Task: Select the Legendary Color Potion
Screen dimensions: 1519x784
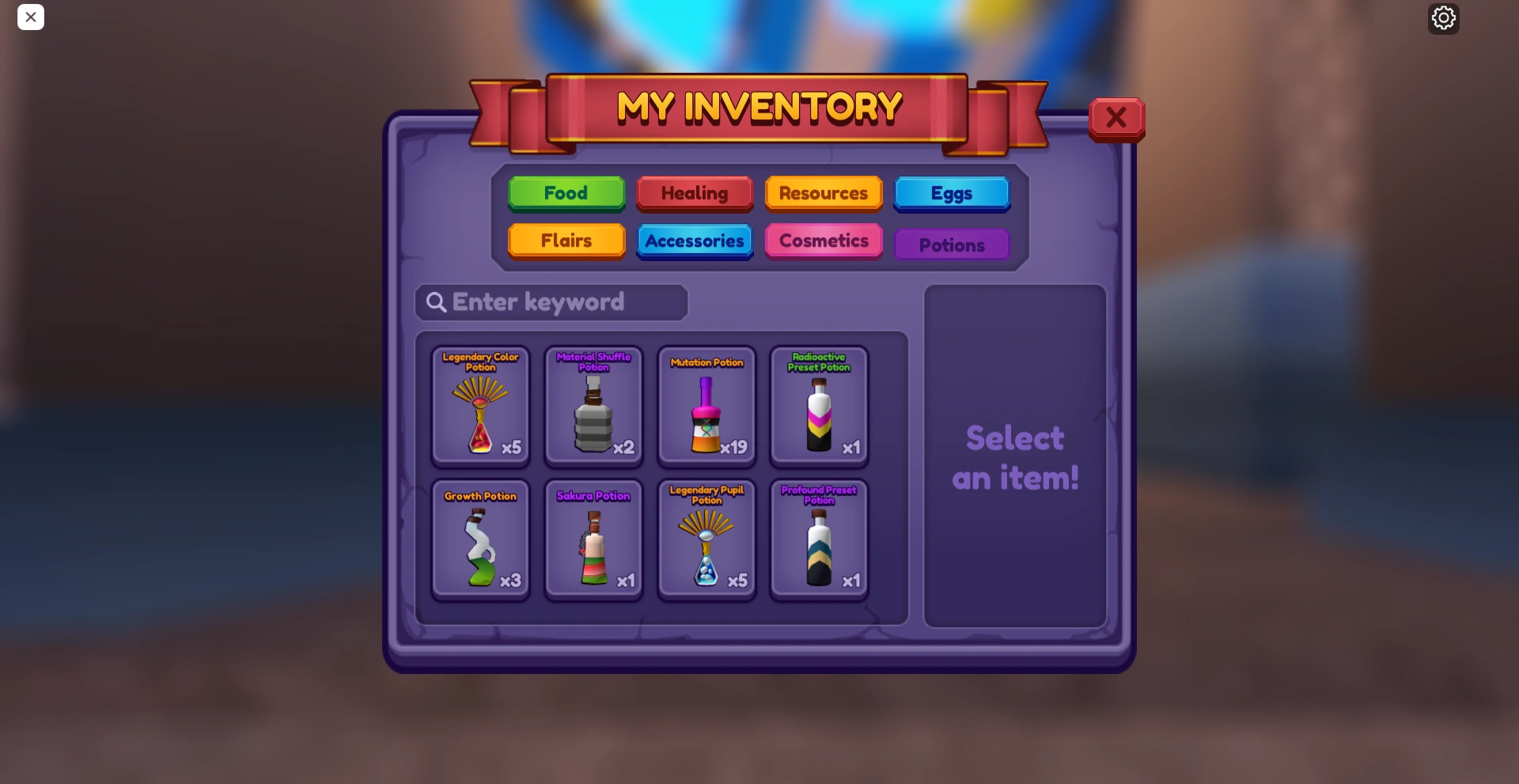Action: pos(480,406)
